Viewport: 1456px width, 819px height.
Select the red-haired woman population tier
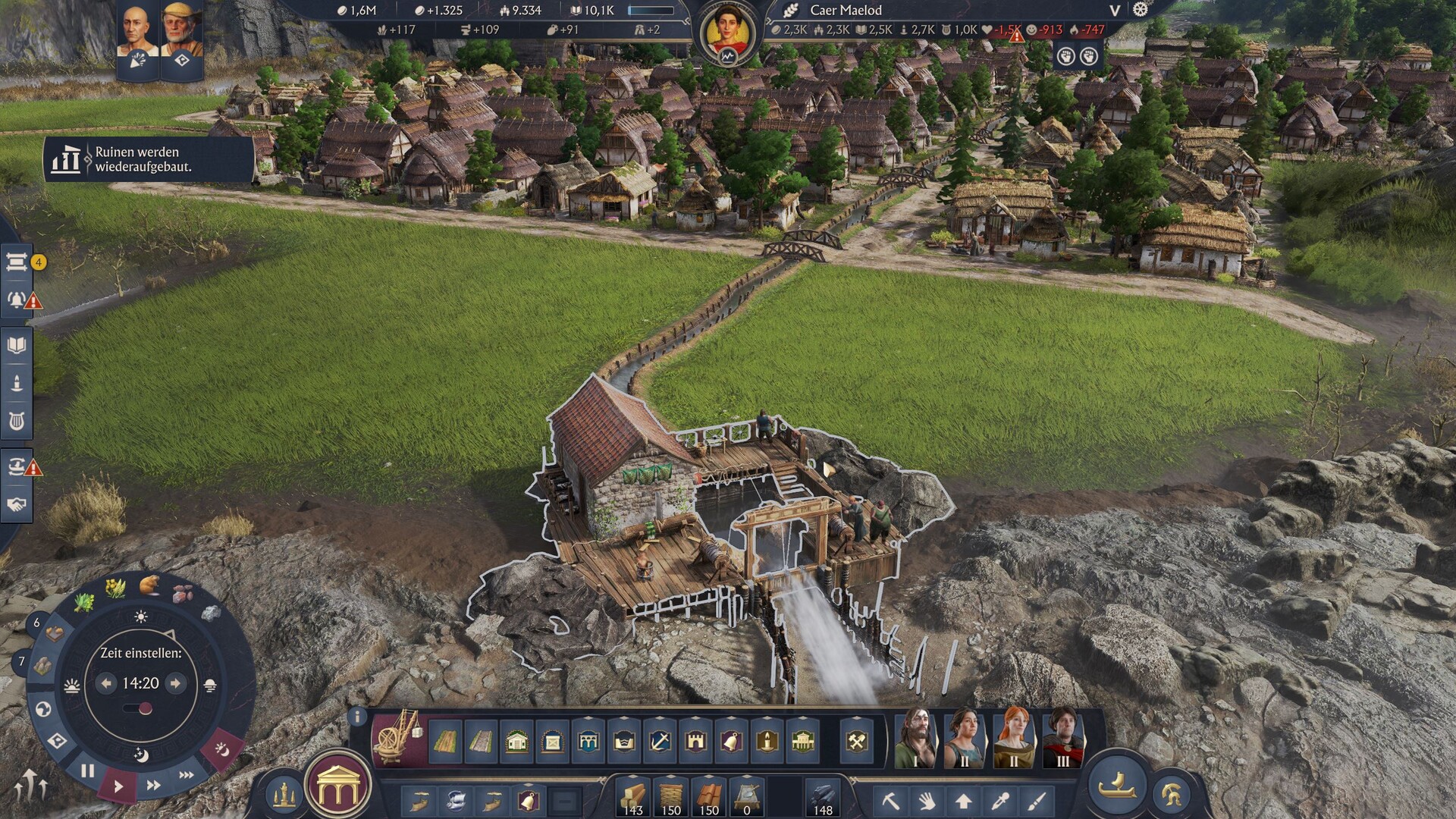click(1014, 738)
